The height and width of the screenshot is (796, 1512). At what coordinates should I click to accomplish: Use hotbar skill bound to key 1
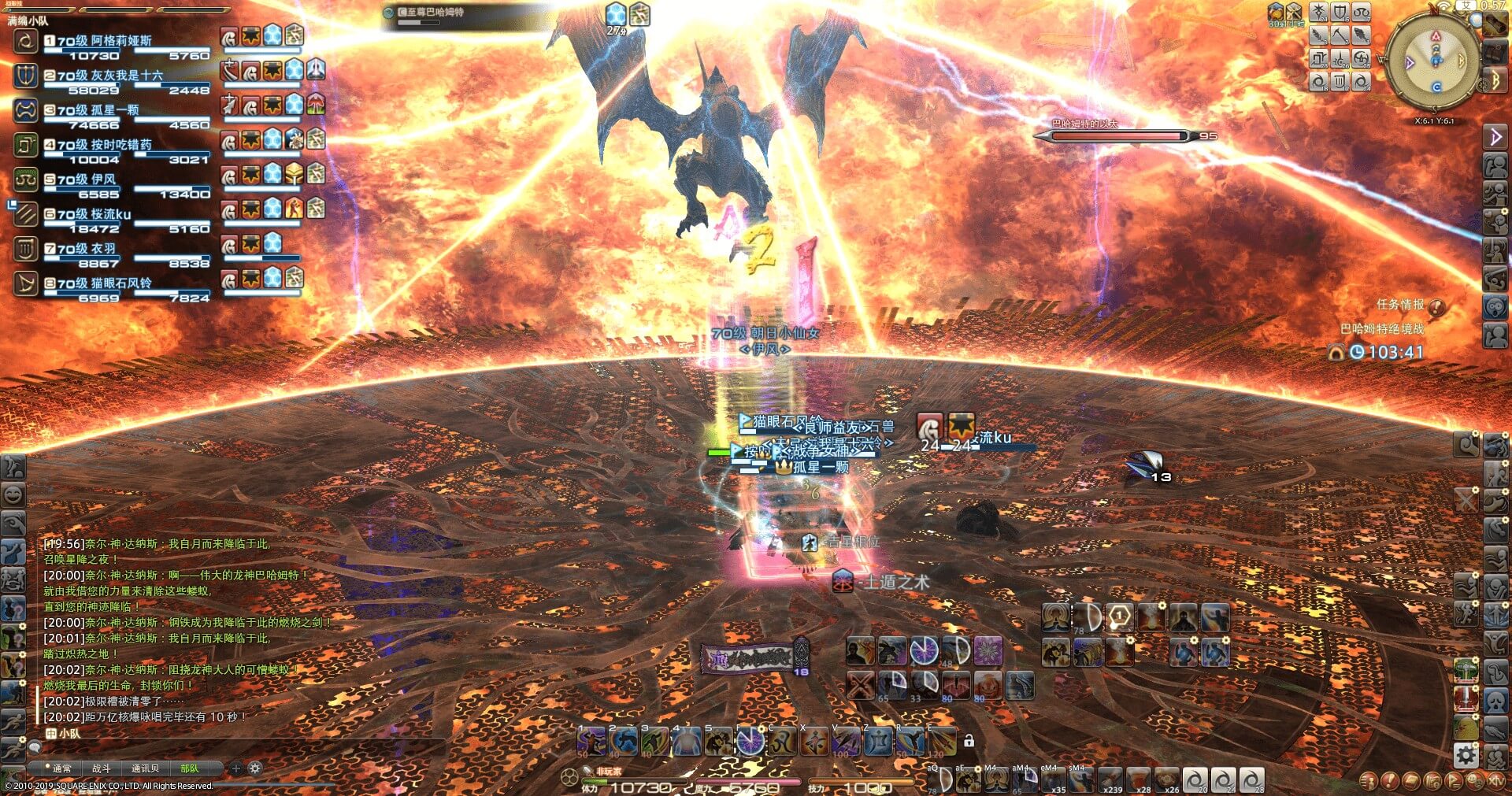(x=591, y=742)
